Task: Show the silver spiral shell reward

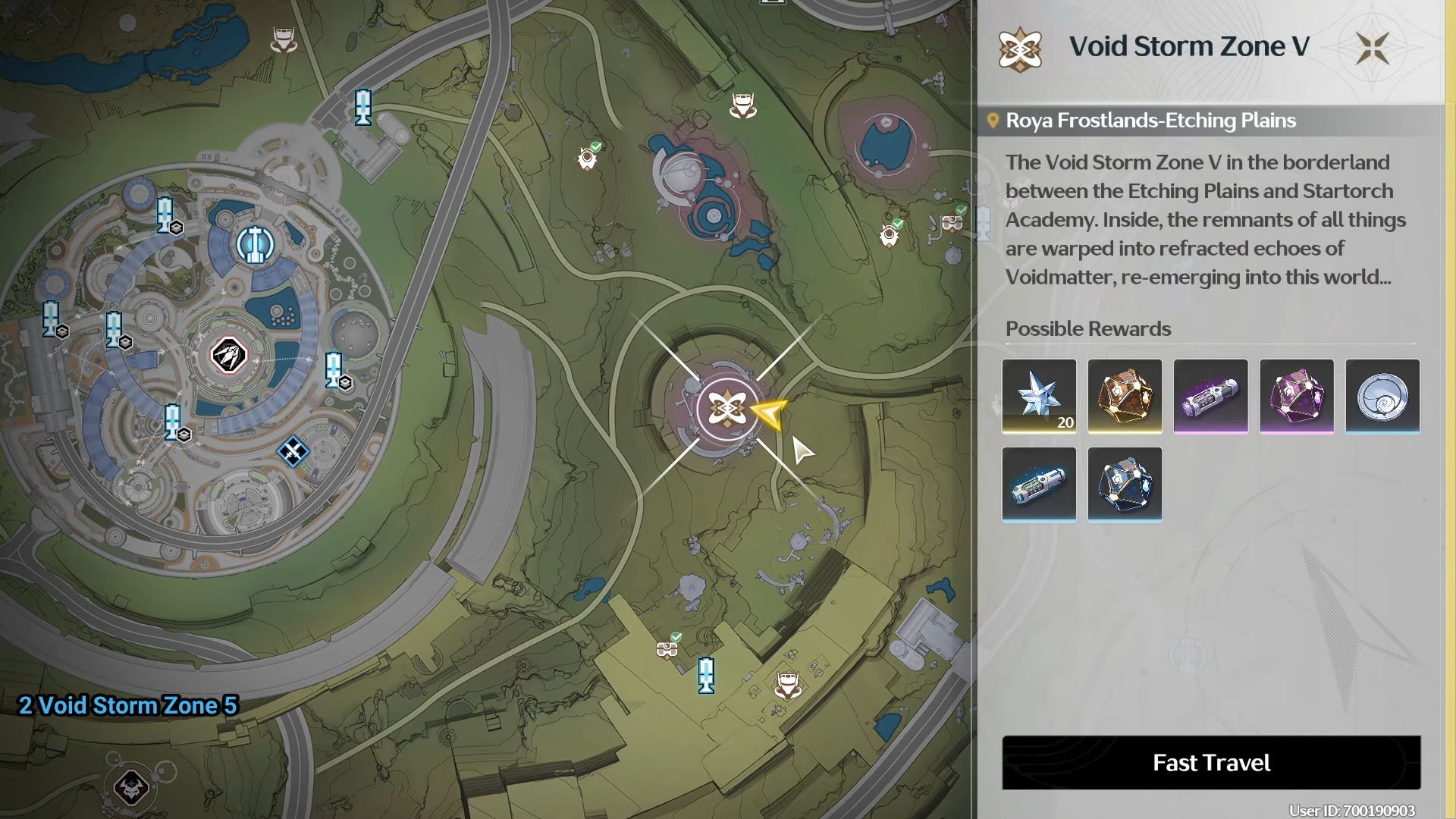Action: 1382,396
